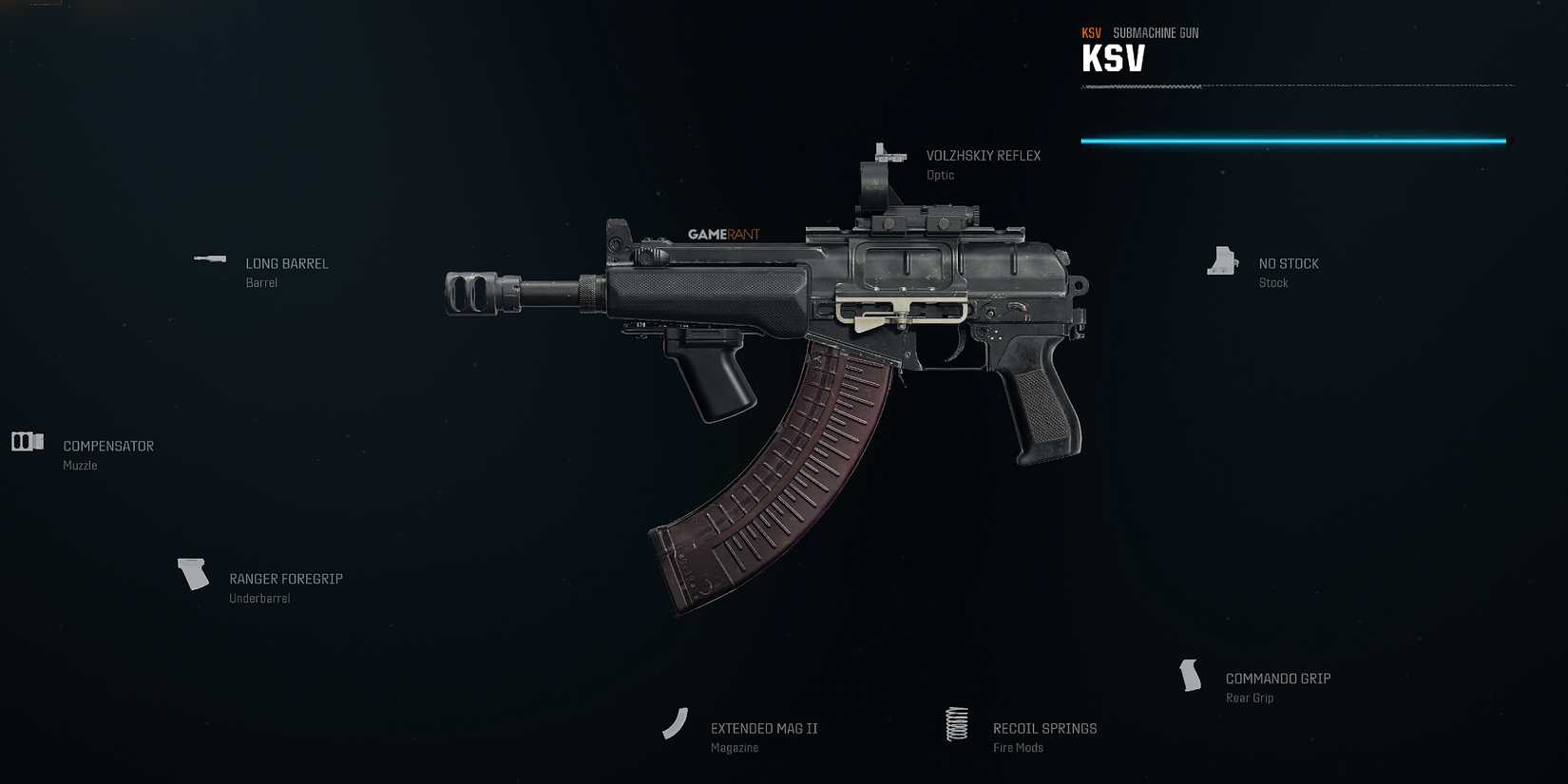This screenshot has width=1568, height=784.
Task: Open the Extended Mag II magazine icon
Action: coord(676,722)
